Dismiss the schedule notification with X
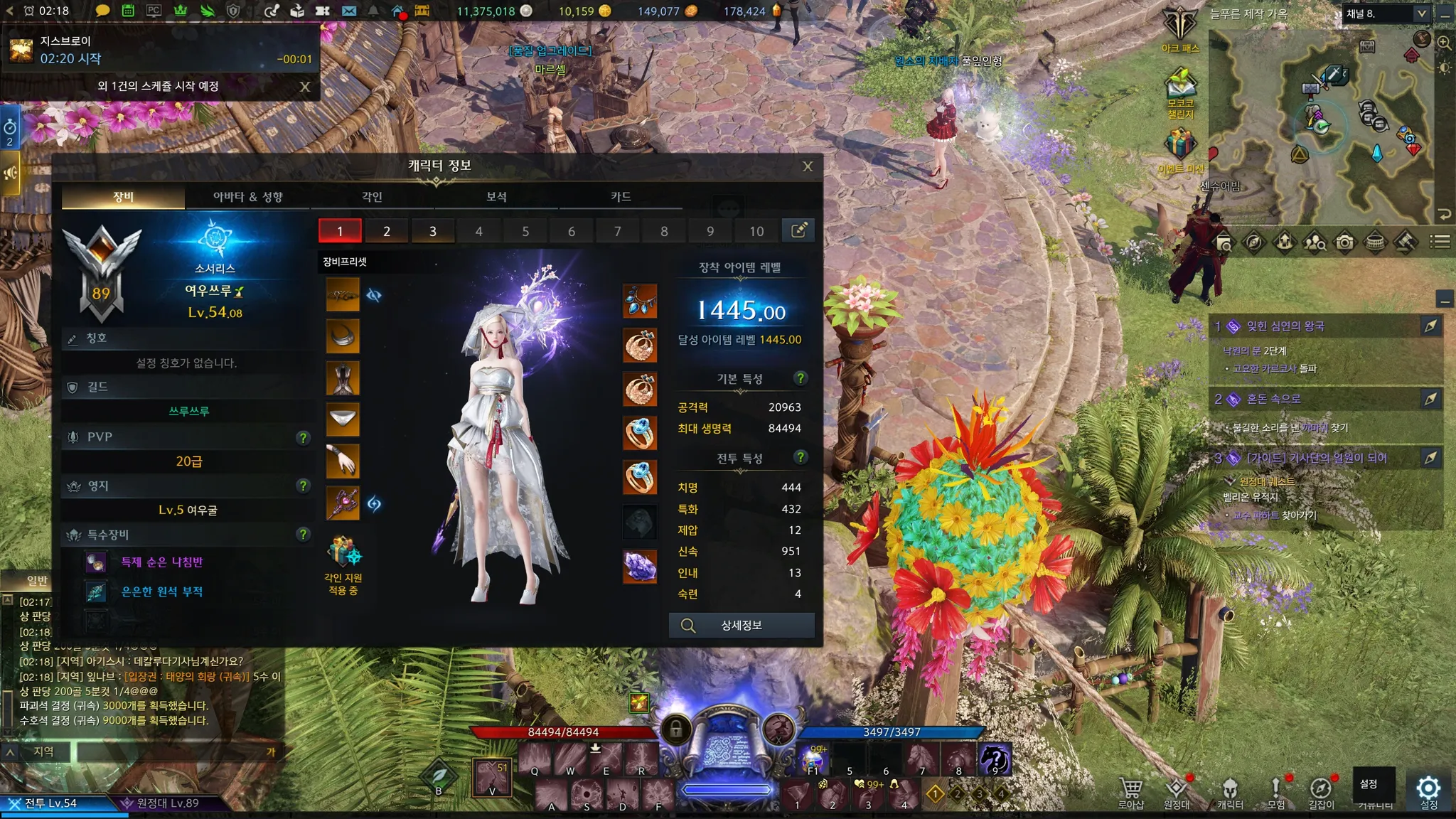1456x819 pixels. pos(305,87)
